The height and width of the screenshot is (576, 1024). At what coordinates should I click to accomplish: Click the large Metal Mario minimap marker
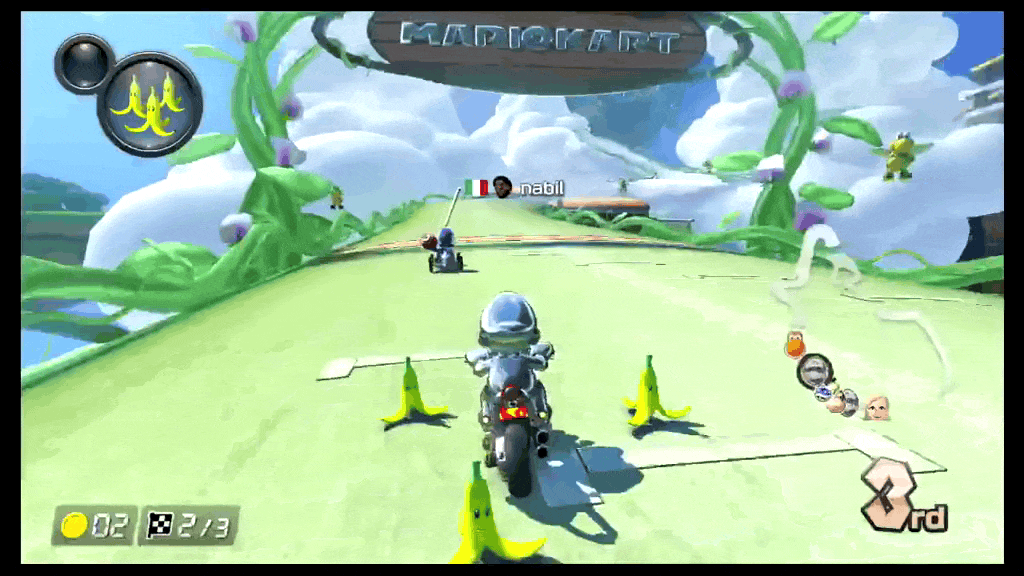pyautogui.click(x=815, y=371)
